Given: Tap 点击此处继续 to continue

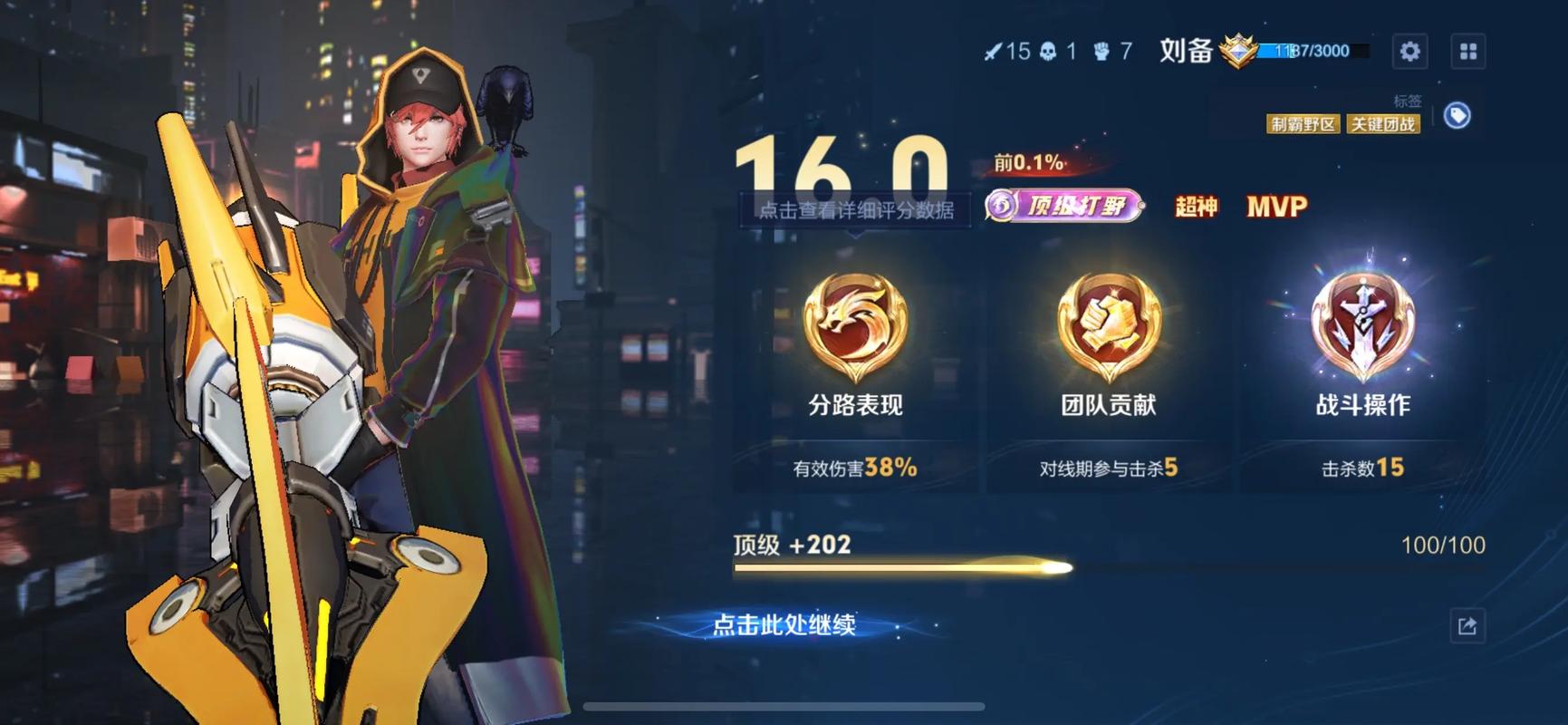Looking at the screenshot, I should [786, 623].
